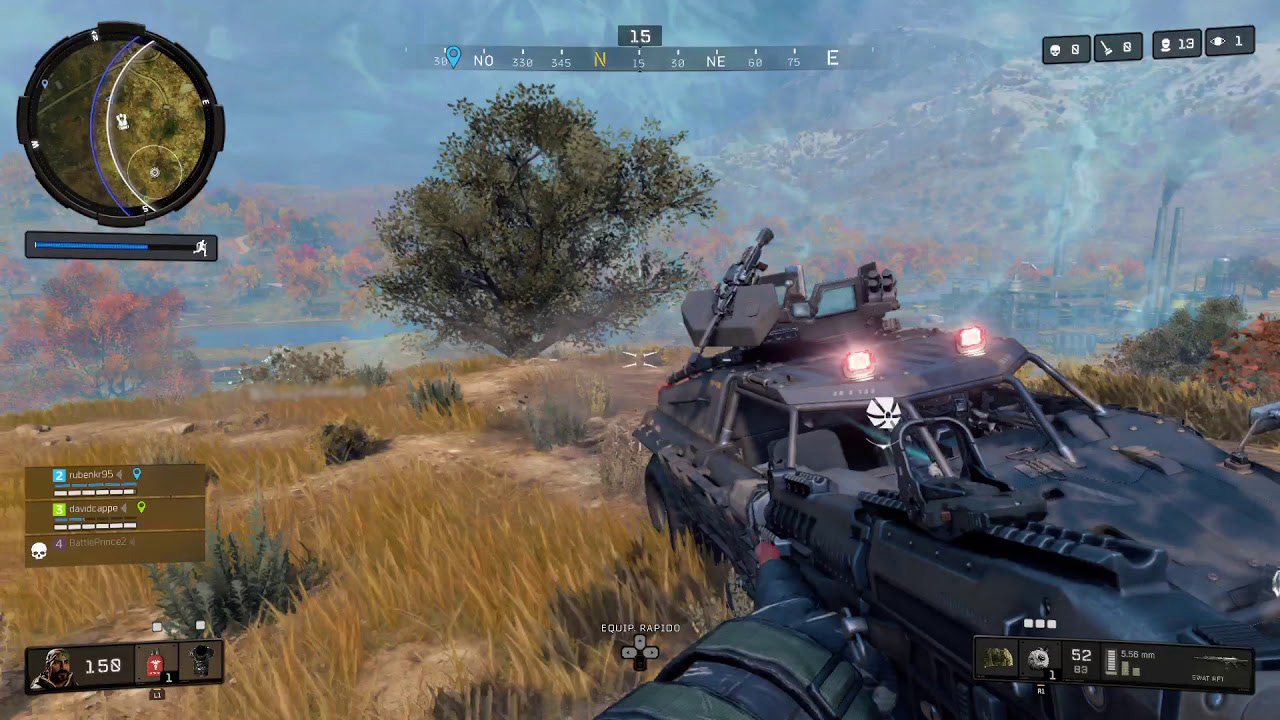Select the body armor vest slot
This screenshot has height=720, width=1280.
pyautogui.click(x=201, y=663)
